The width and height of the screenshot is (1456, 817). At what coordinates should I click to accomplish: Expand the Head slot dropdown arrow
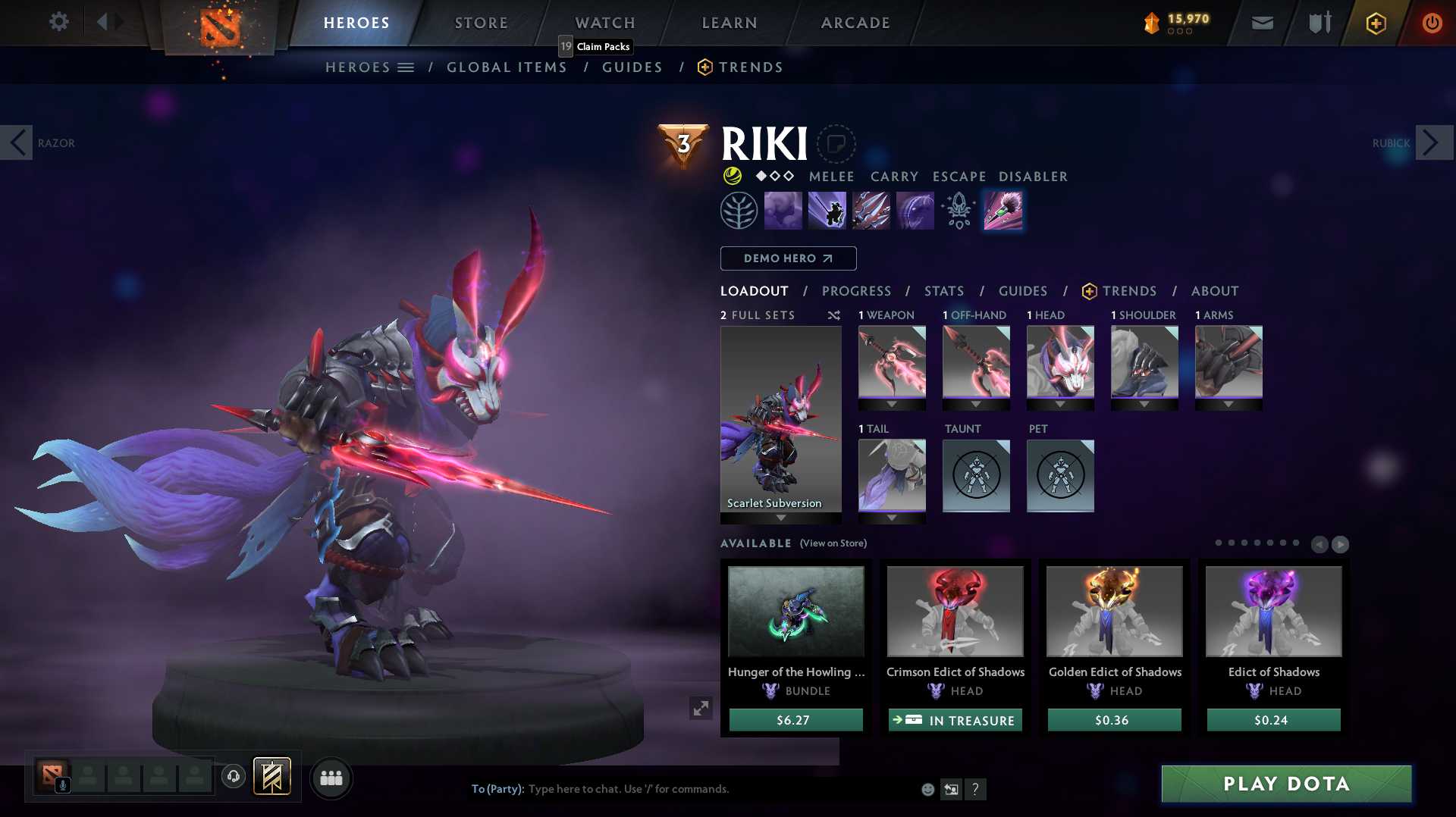pyautogui.click(x=1060, y=404)
